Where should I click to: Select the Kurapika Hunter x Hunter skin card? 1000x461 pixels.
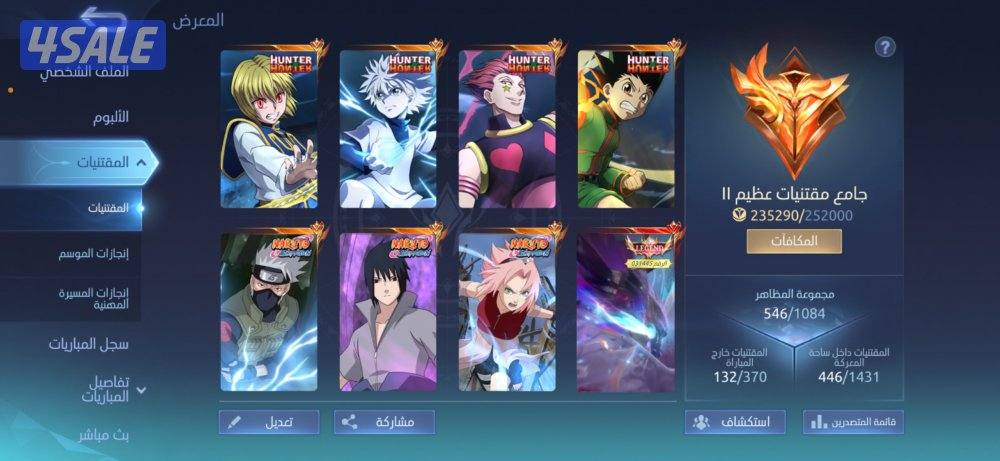(268, 128)
